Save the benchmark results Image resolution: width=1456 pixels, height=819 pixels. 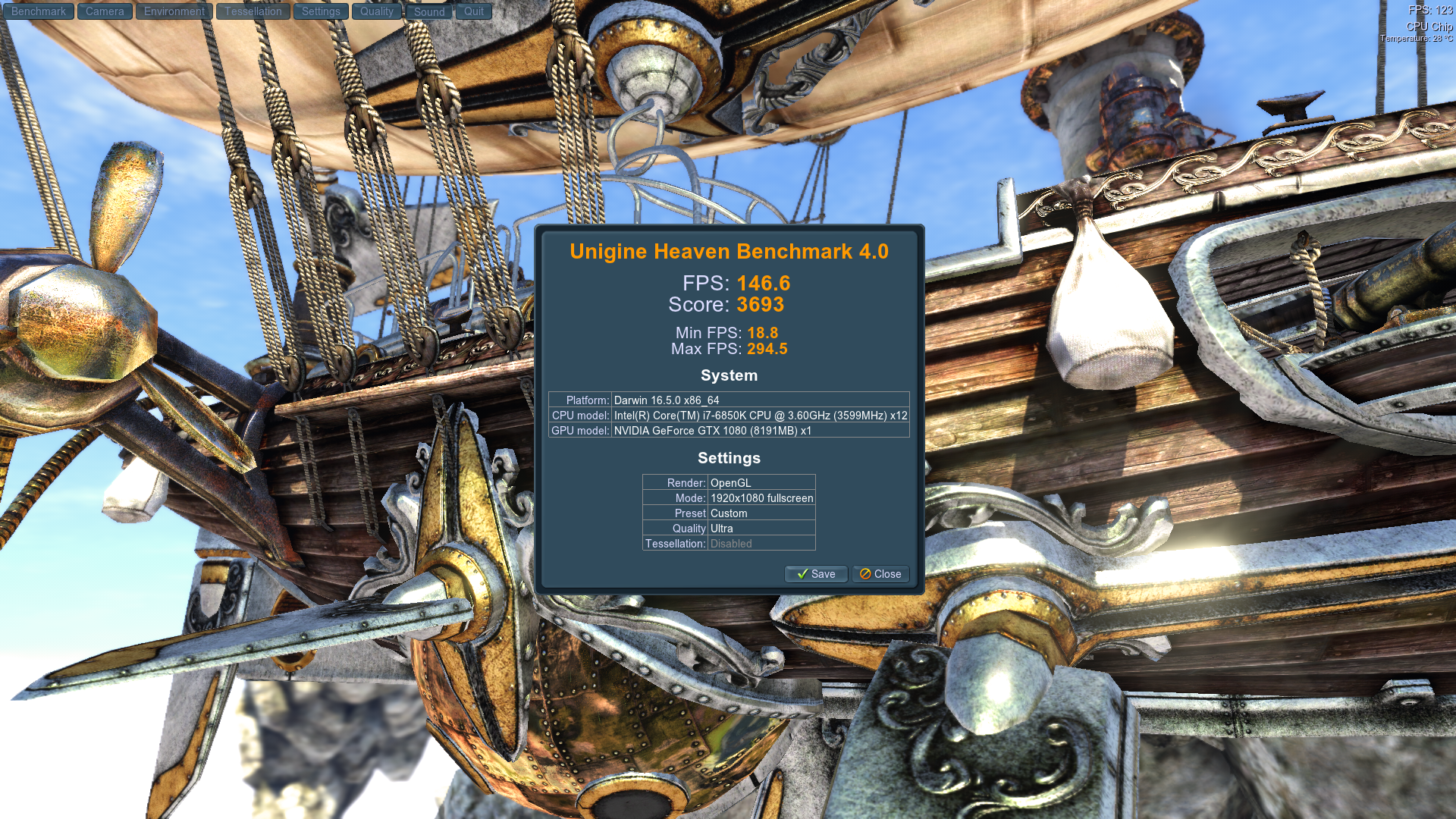tap(816, 574)
